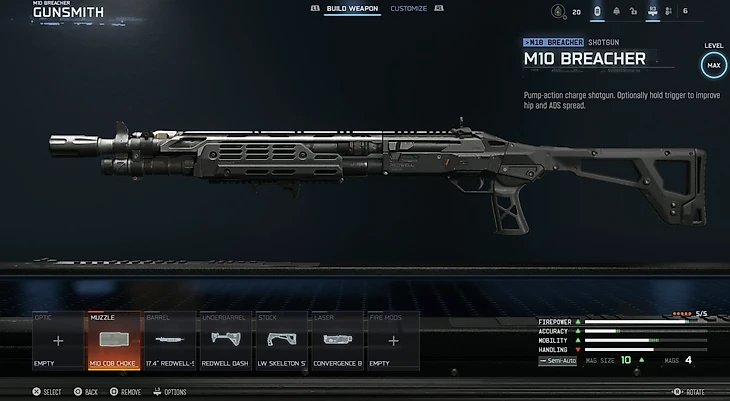
Task: Pick the LW Skeleton stock slot
Action: coord(282,341)
